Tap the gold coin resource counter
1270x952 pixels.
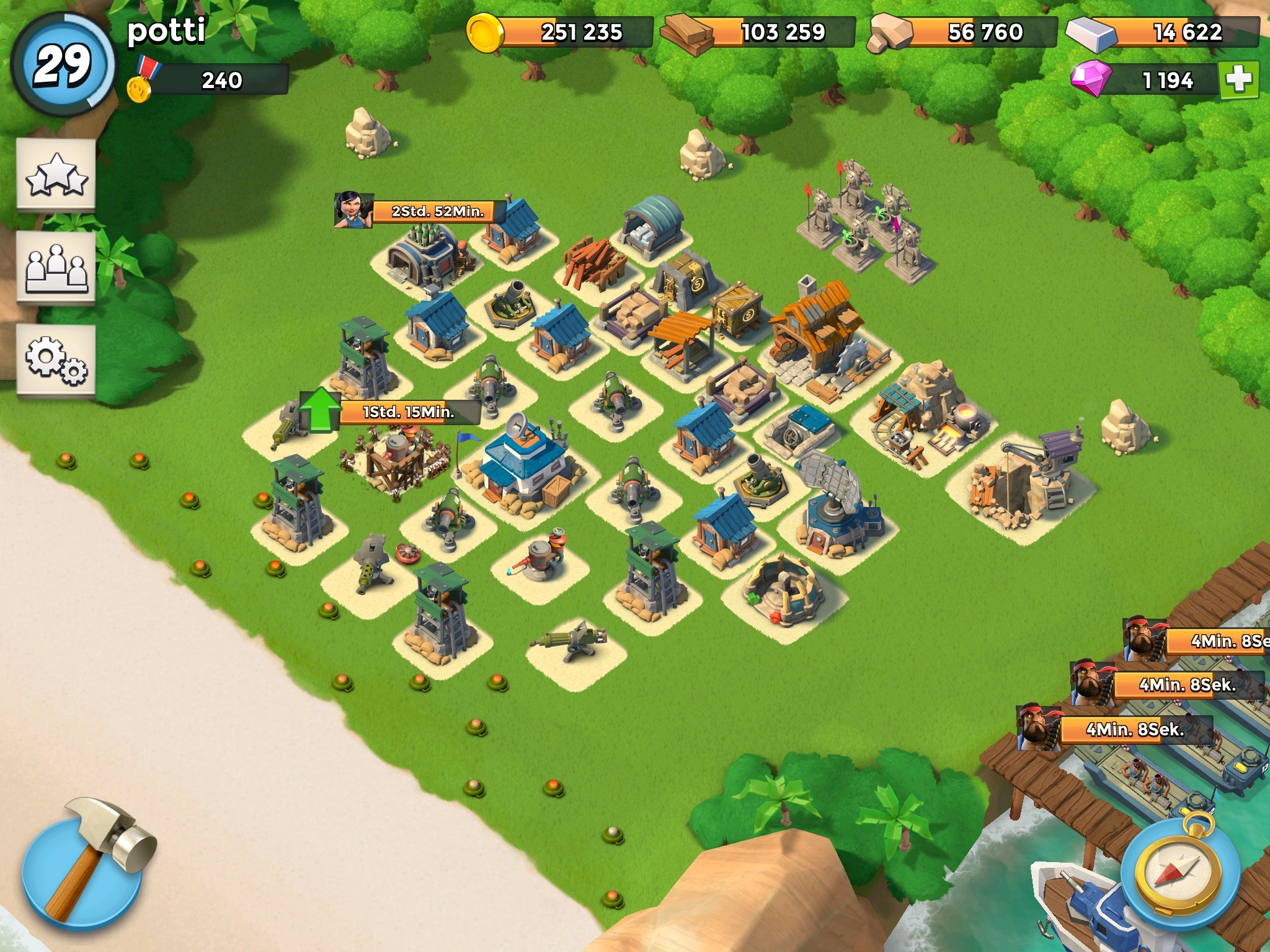click(x=561, y=32)
